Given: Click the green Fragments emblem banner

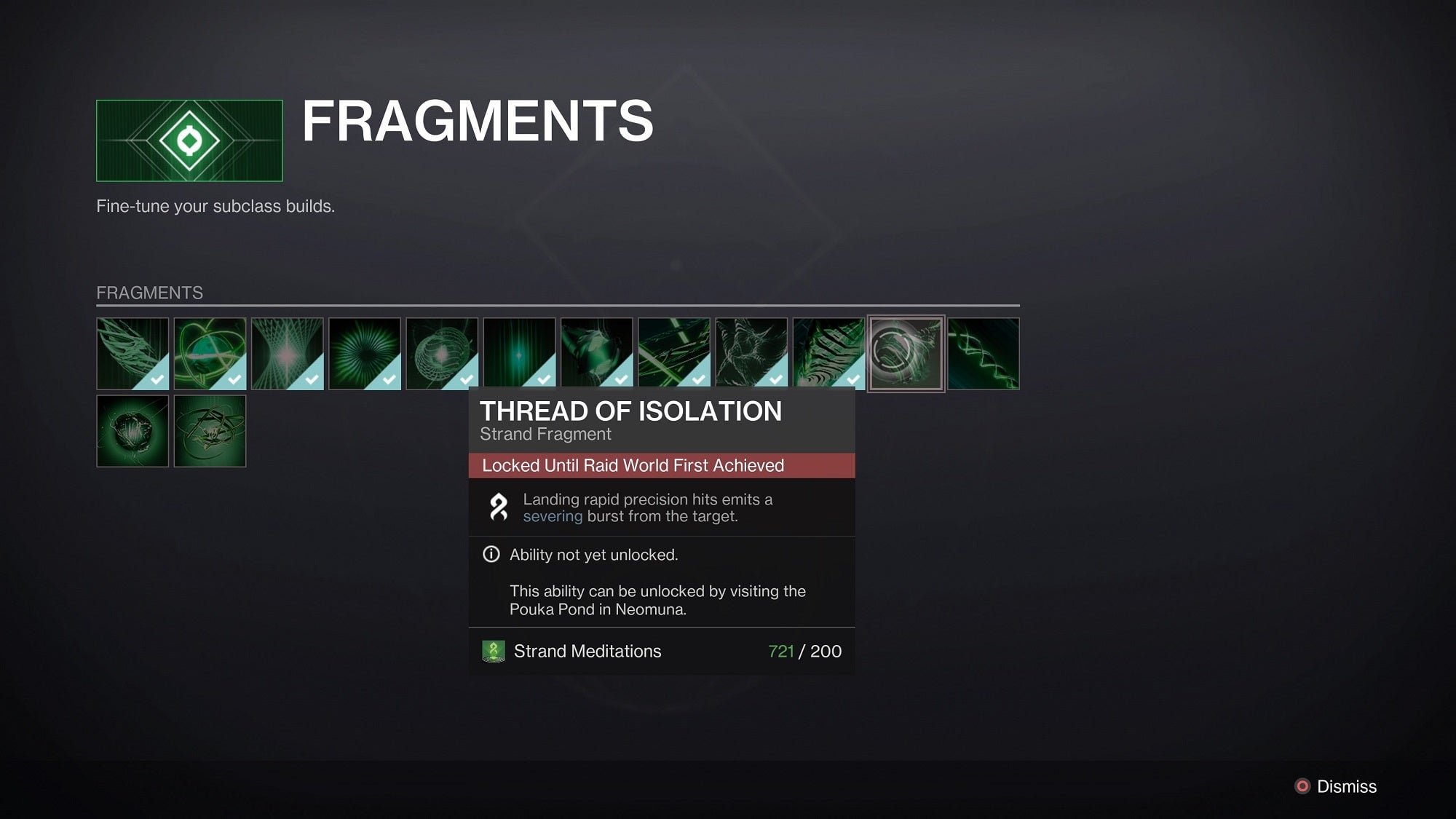Looking at the screenshot, I should point(191,139).
